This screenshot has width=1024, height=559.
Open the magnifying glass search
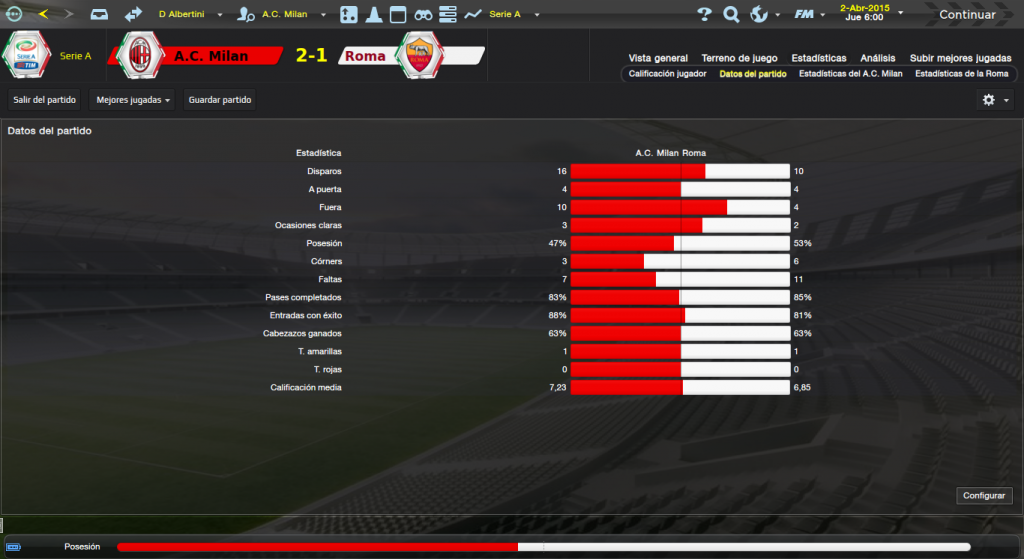point(731,15)
